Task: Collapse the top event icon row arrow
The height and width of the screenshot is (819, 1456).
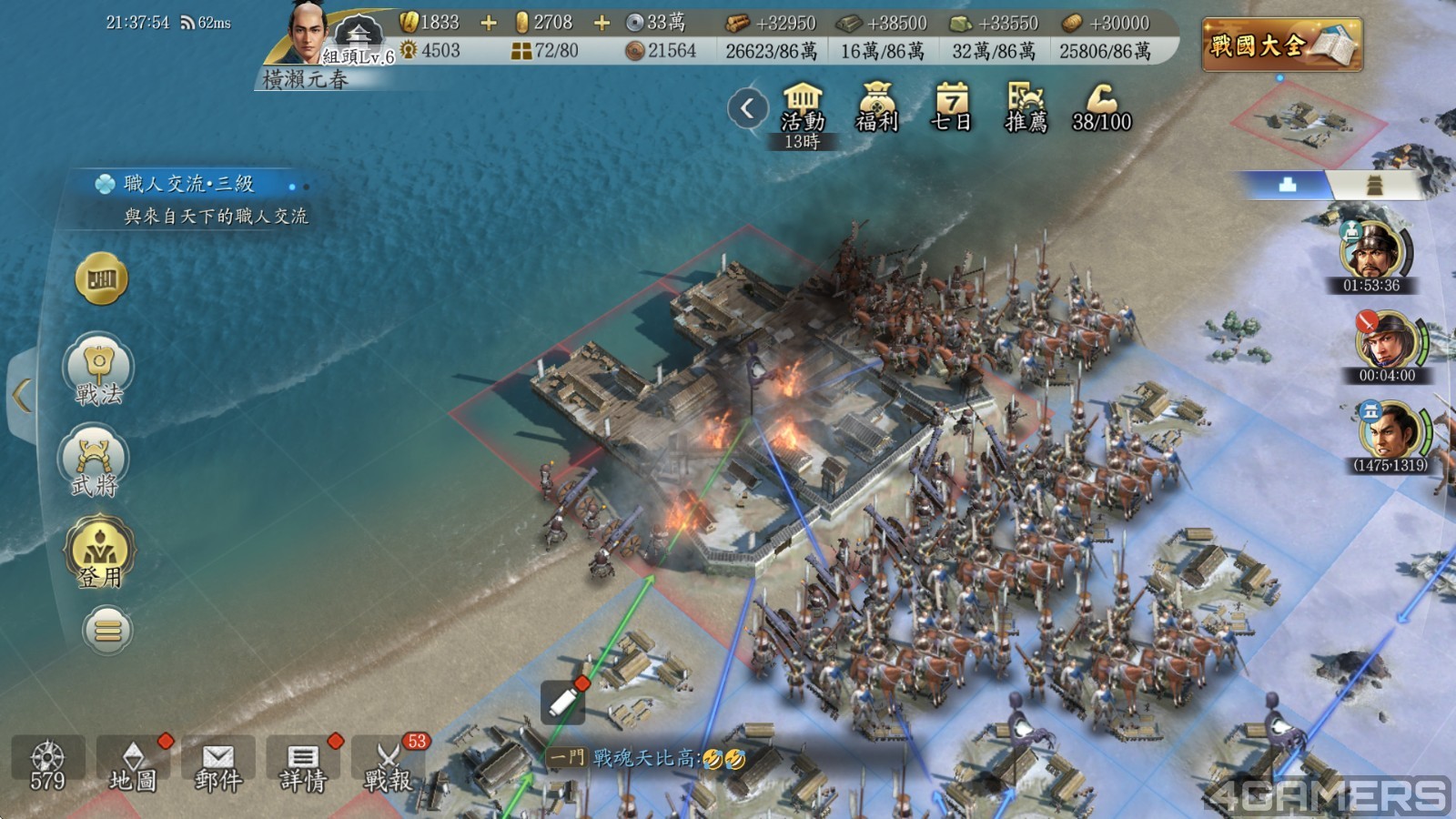Action: pyautogui.click(x=747, y=109)
